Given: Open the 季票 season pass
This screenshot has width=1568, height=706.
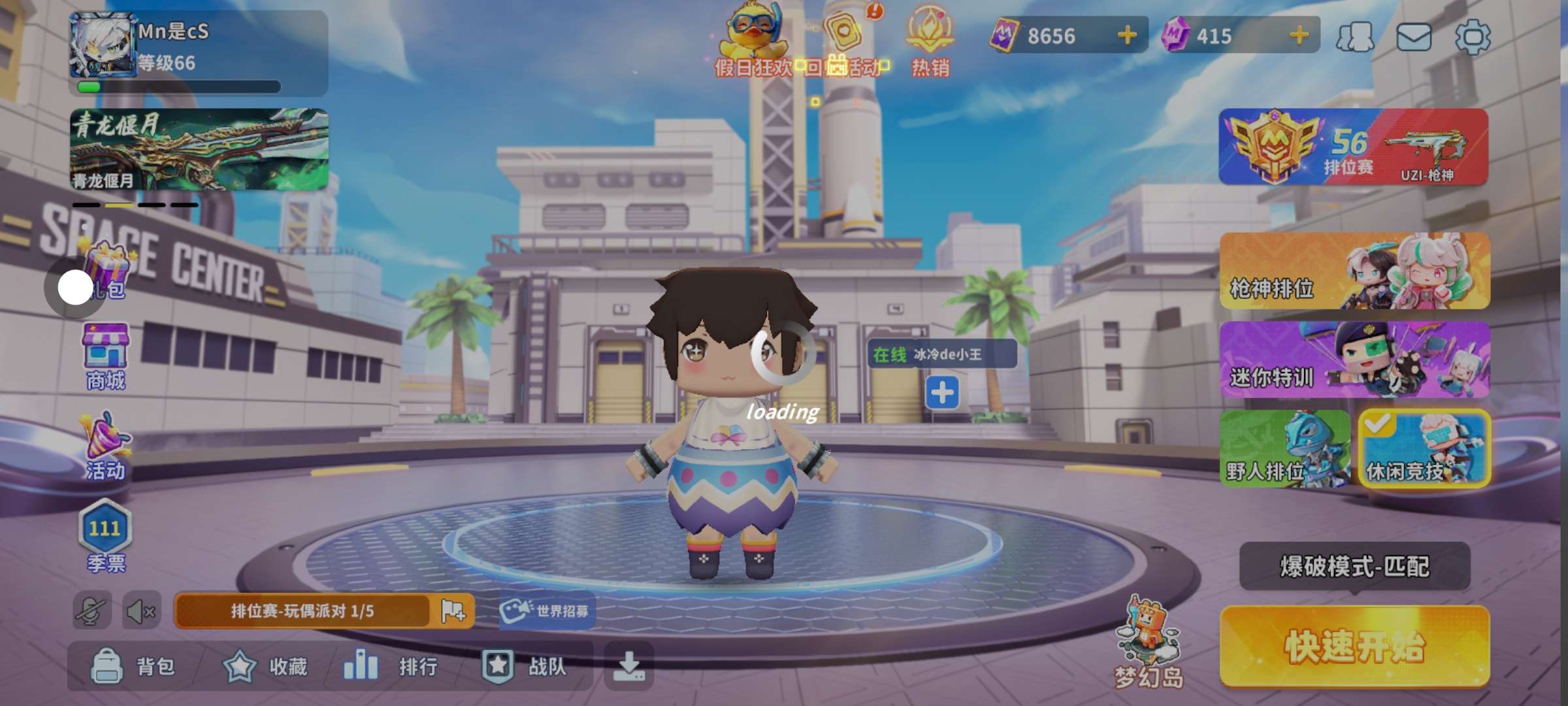Looking at the screenshot, I should pos(105,536).
